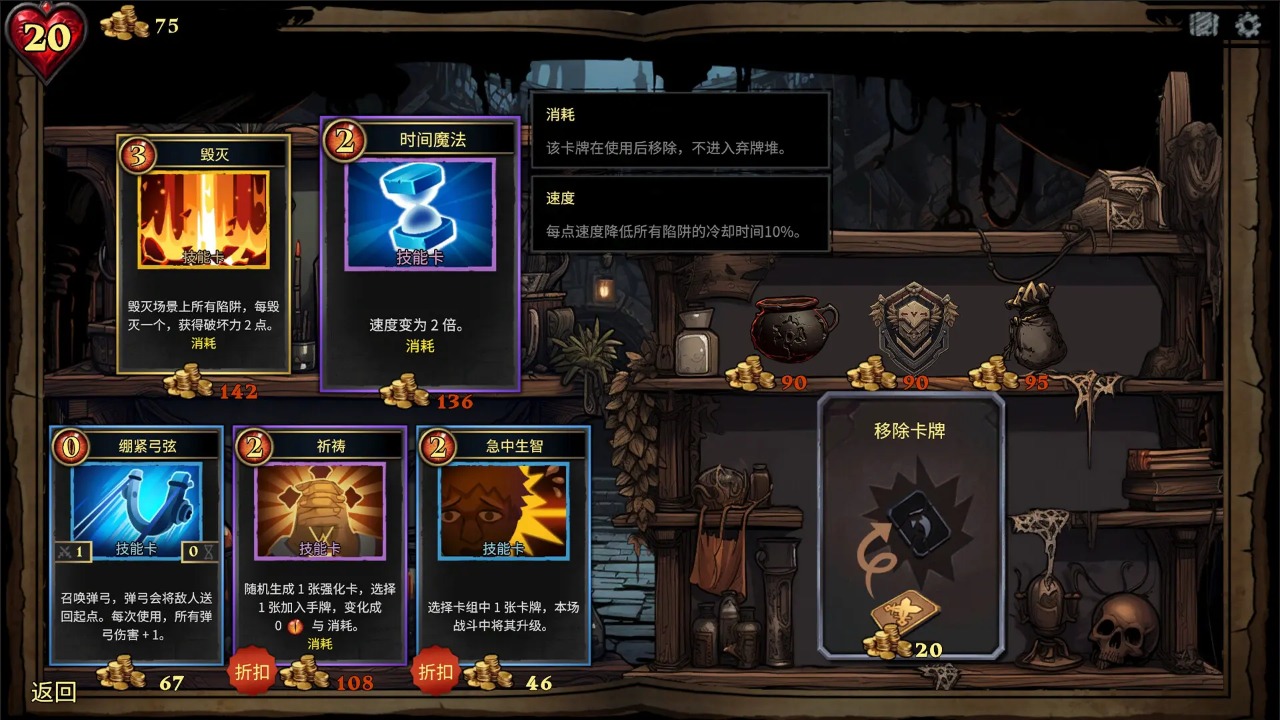Screen dimensions: 1280x720
Task: Purchase the 绷紧弓弦 card
Action: coord(137,545)
